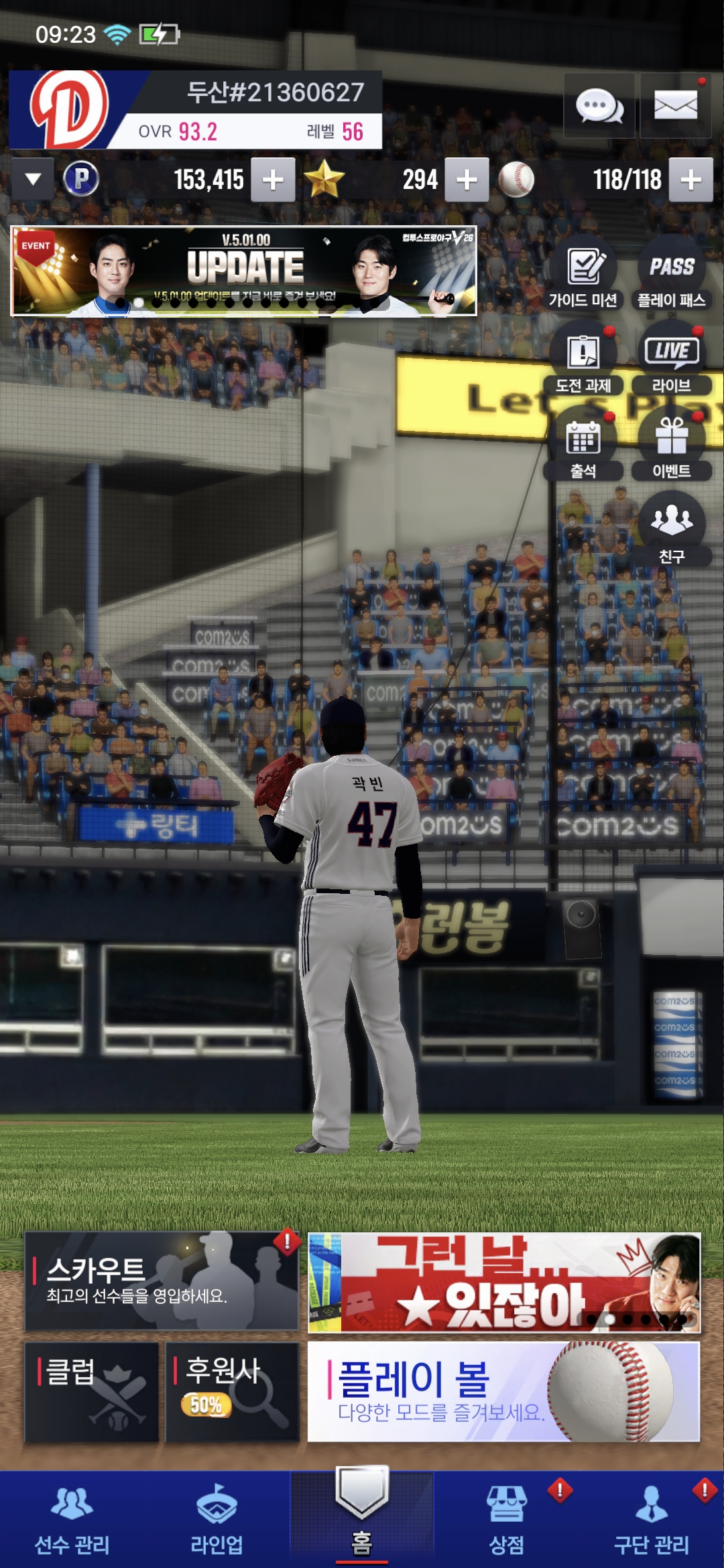Image resolution: width=724 pixels, height=1568 pixels.
Task: Tap the plus button next to stars
Action: point(467,180)
